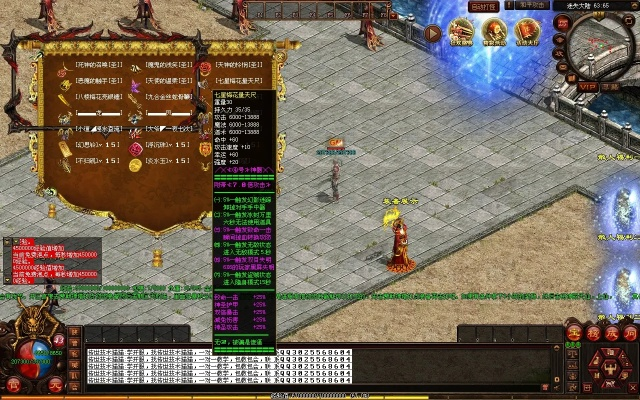Open the middle round event icon with the orange drum
This screenshot has width=640, height=400.
494,33
